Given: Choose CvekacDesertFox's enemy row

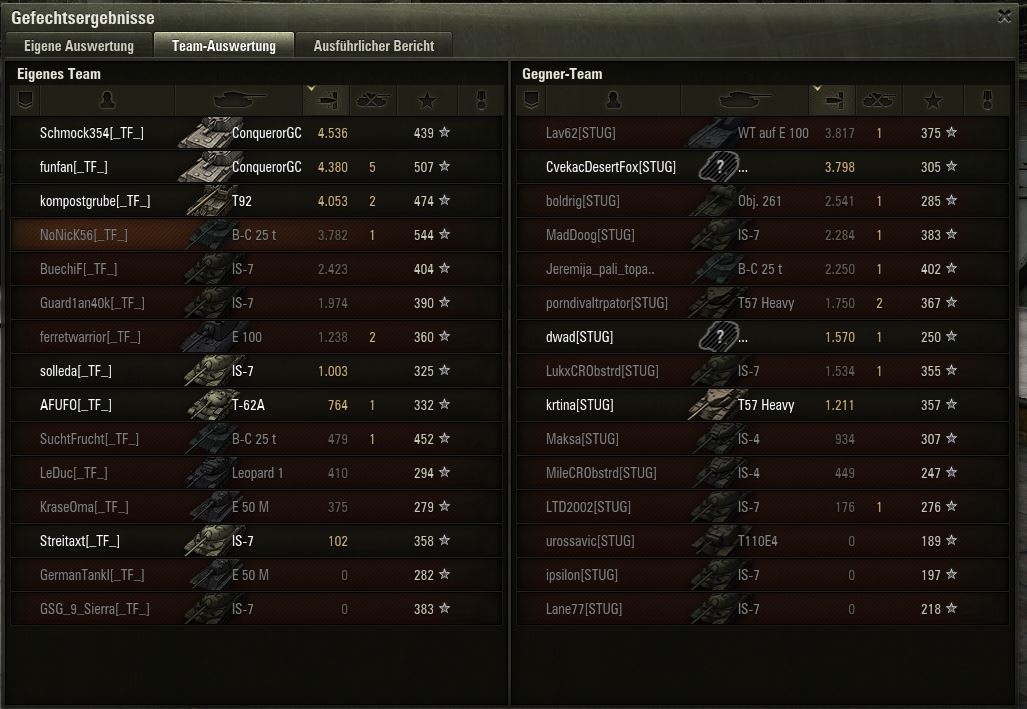Looking at the screenshot, I should (610, 167).
